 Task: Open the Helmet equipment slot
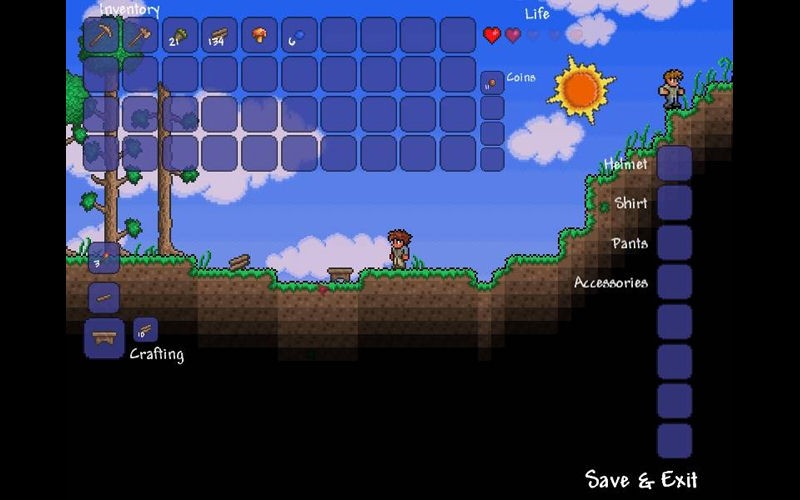(x=674, y=163)
